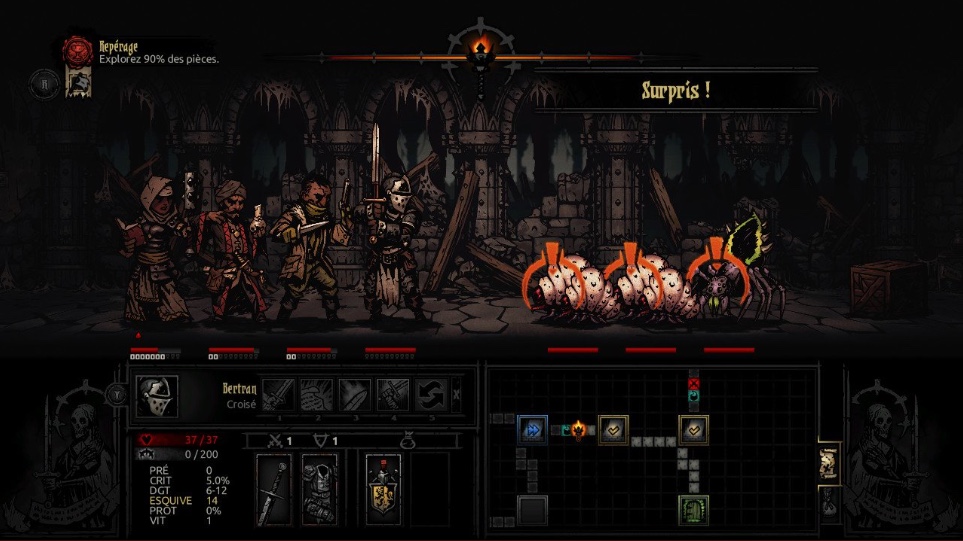
Task: Choose the gauntlet fist combat skill
Action: [315, 394]
